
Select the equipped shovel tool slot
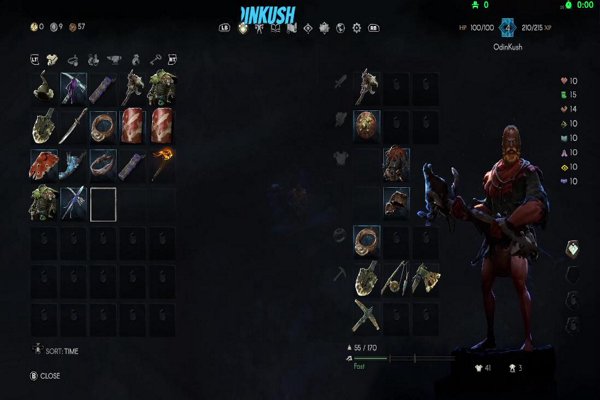pos(367,278)
